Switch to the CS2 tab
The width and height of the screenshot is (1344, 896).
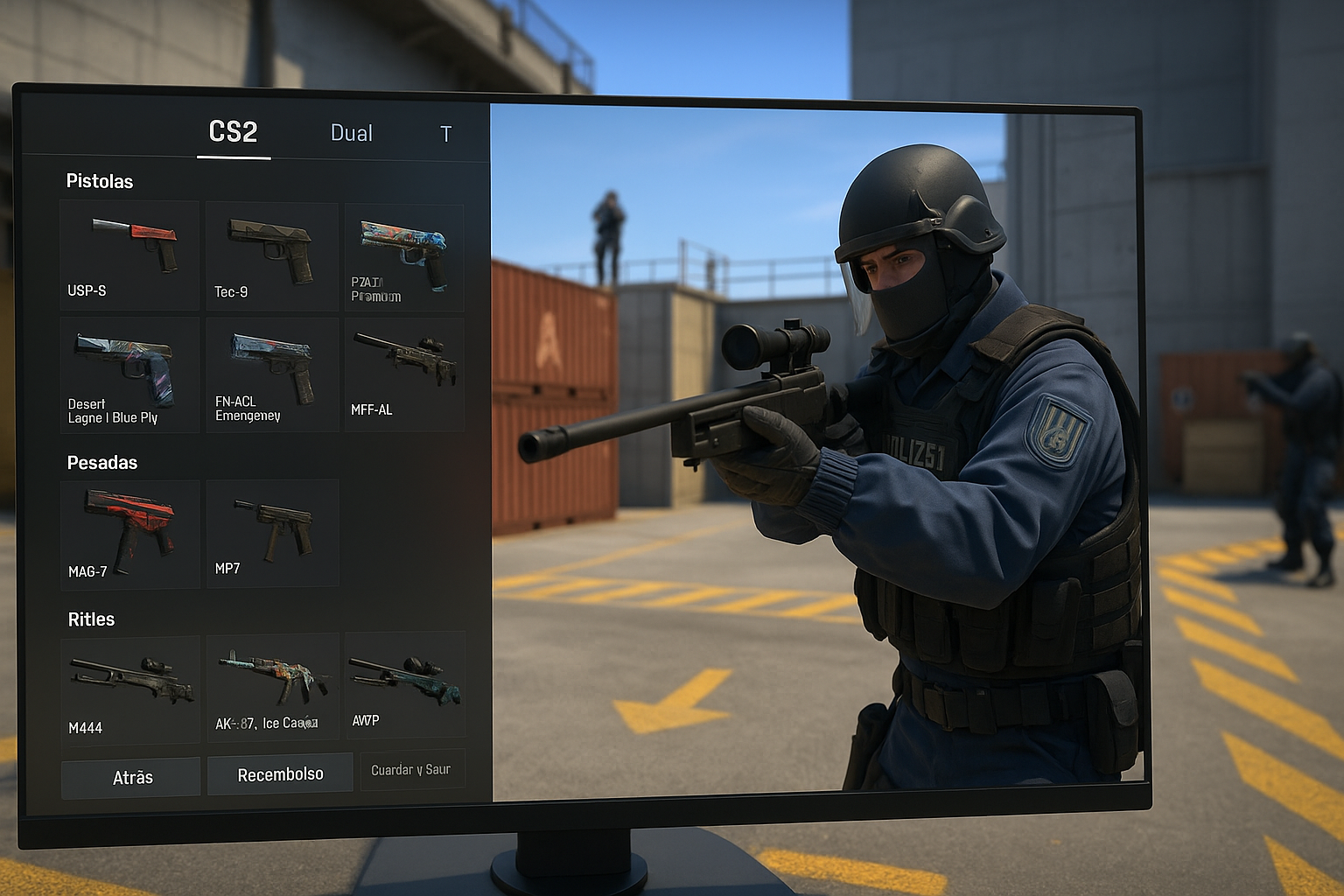point(233,132)
